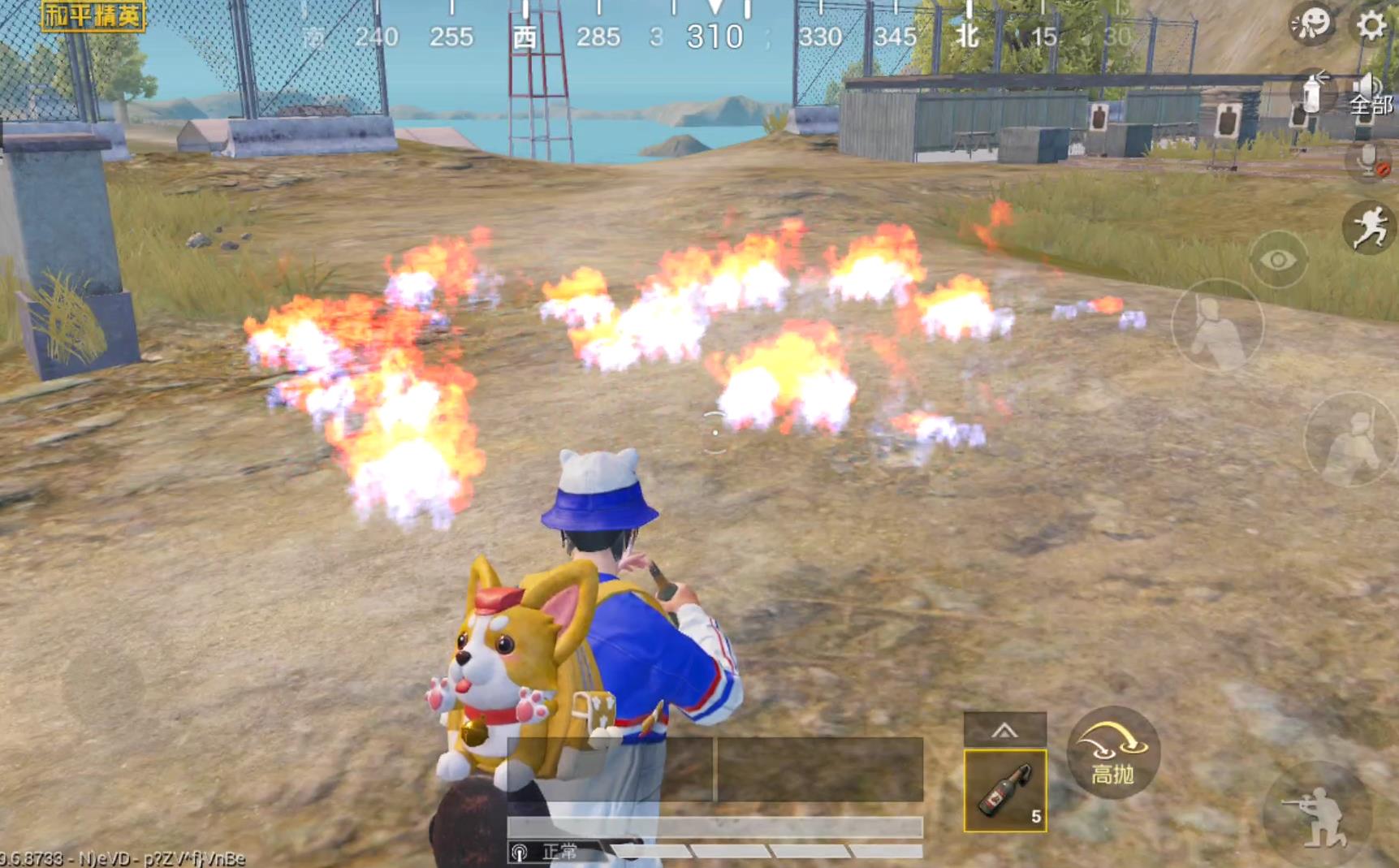Tap the kneeling rifleman crouch button
Image resolution: width=1399 pixels, height=868 pixels.
tap(1316, 814)
